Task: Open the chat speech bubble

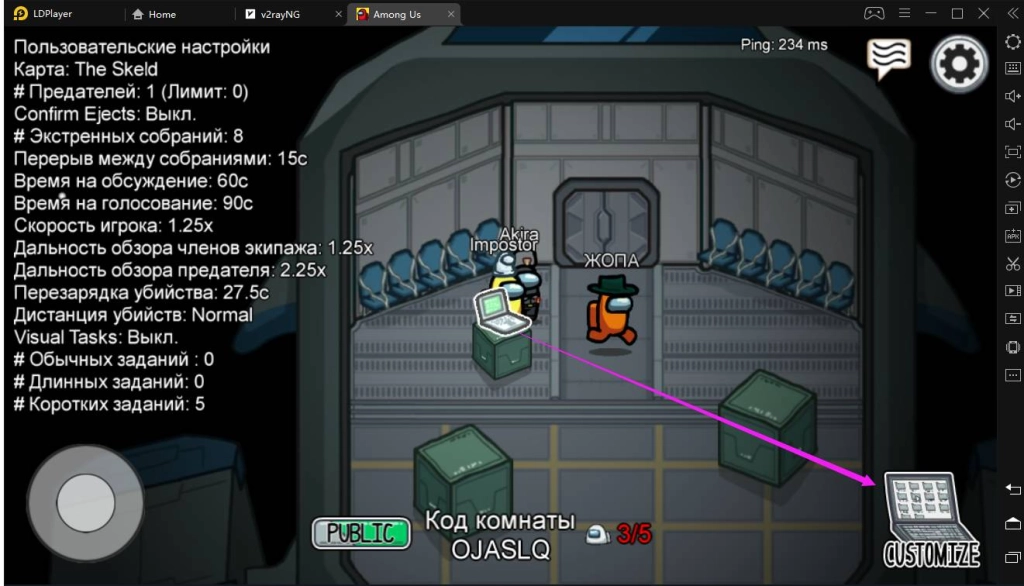Action: pos(888,60)
